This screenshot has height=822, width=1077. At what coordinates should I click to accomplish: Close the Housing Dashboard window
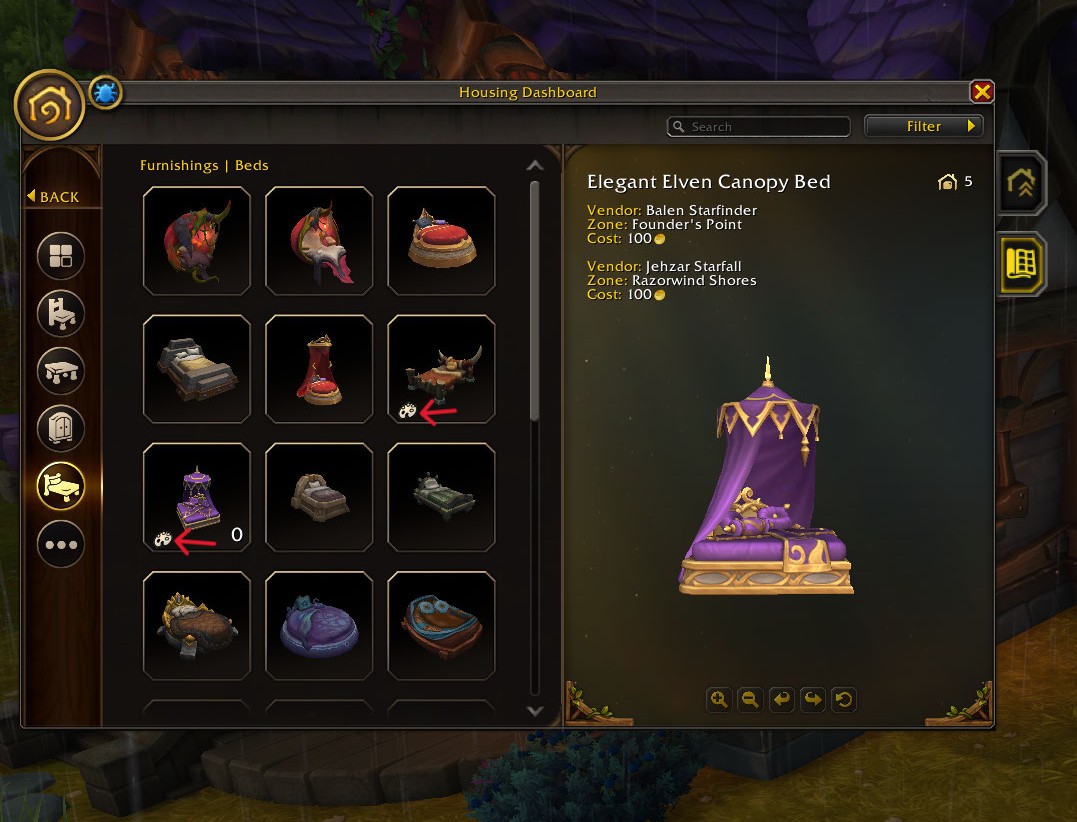(x=982, y=92)
